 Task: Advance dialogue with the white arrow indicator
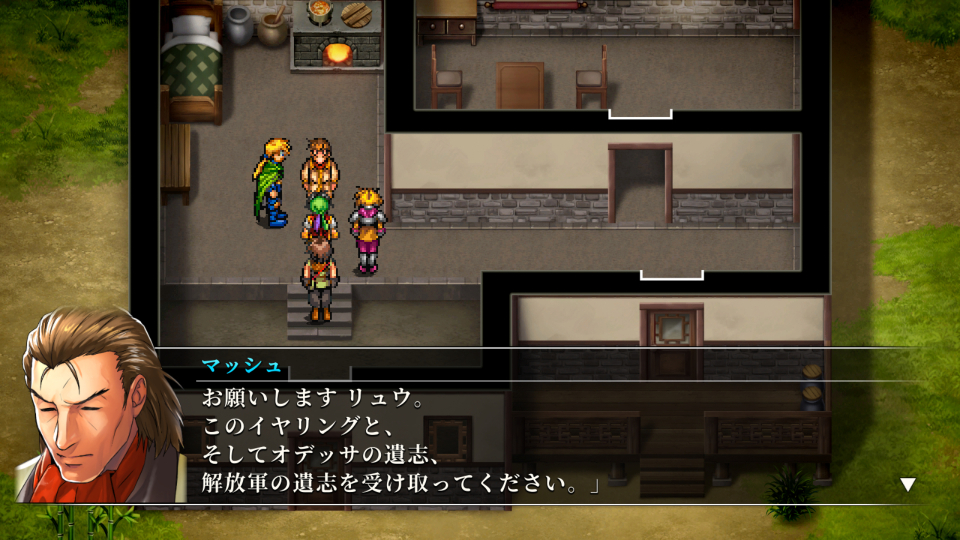(x=907, y=485)
